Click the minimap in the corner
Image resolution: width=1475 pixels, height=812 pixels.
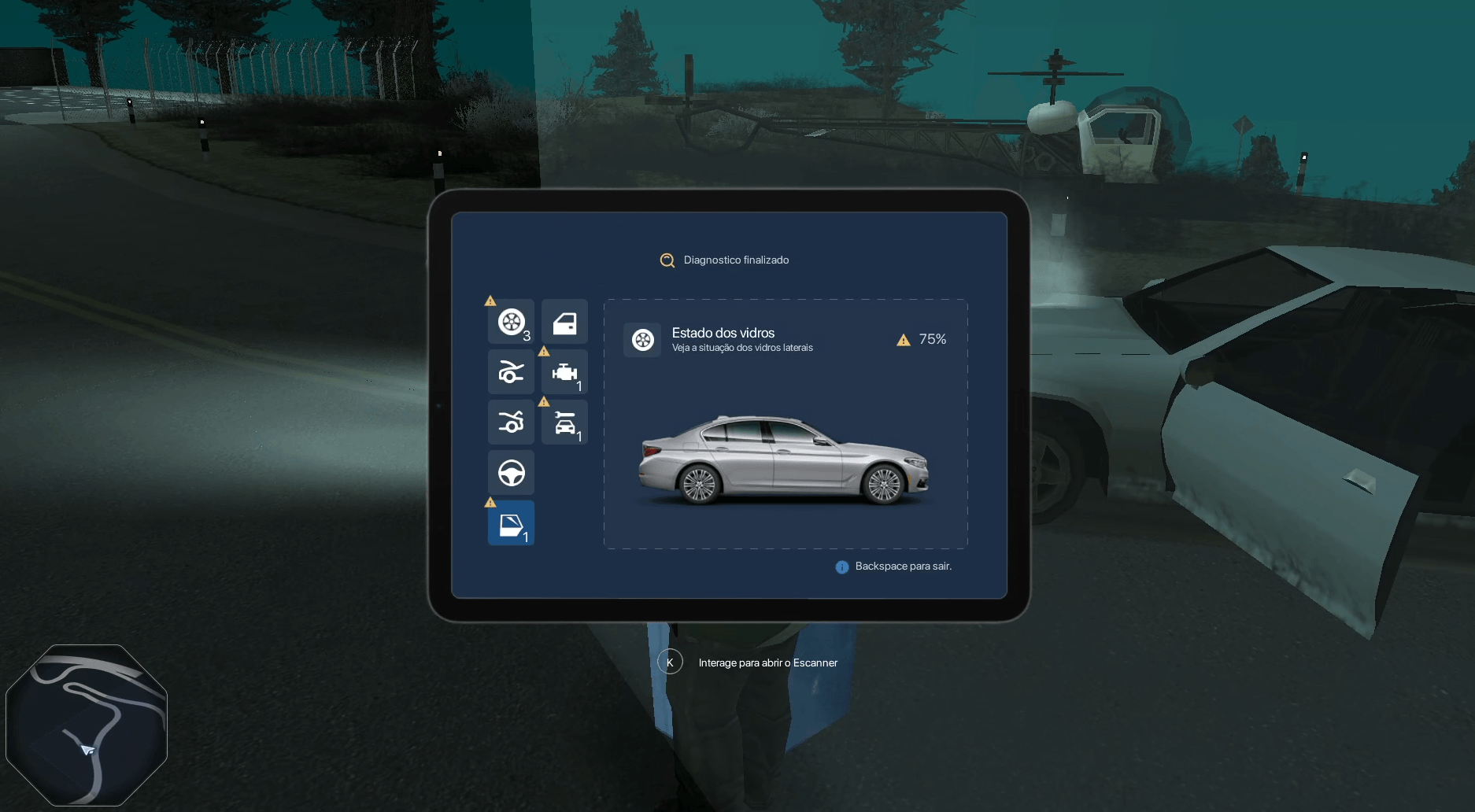(87, 725)
